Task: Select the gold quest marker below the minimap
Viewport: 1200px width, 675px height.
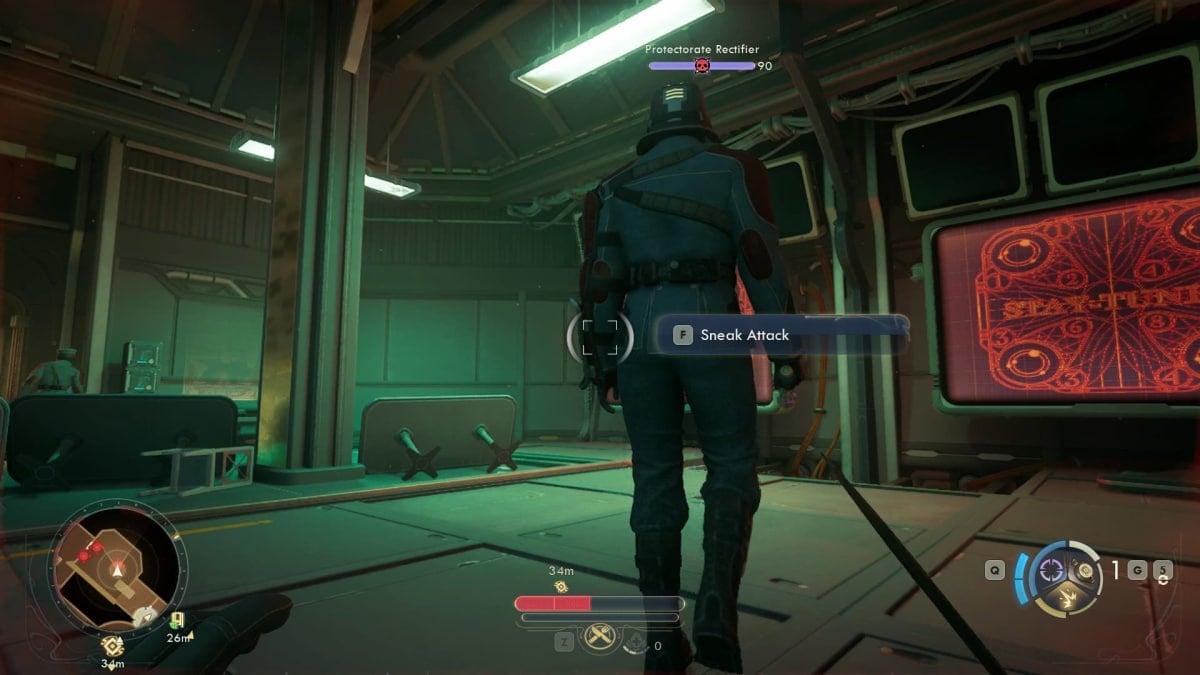Action: (x=112, y=645)
